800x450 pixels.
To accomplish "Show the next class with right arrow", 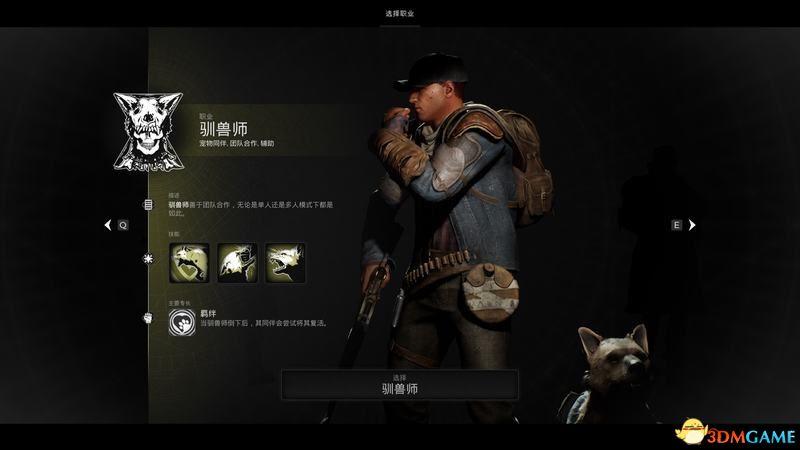I will tap(691, 226).
